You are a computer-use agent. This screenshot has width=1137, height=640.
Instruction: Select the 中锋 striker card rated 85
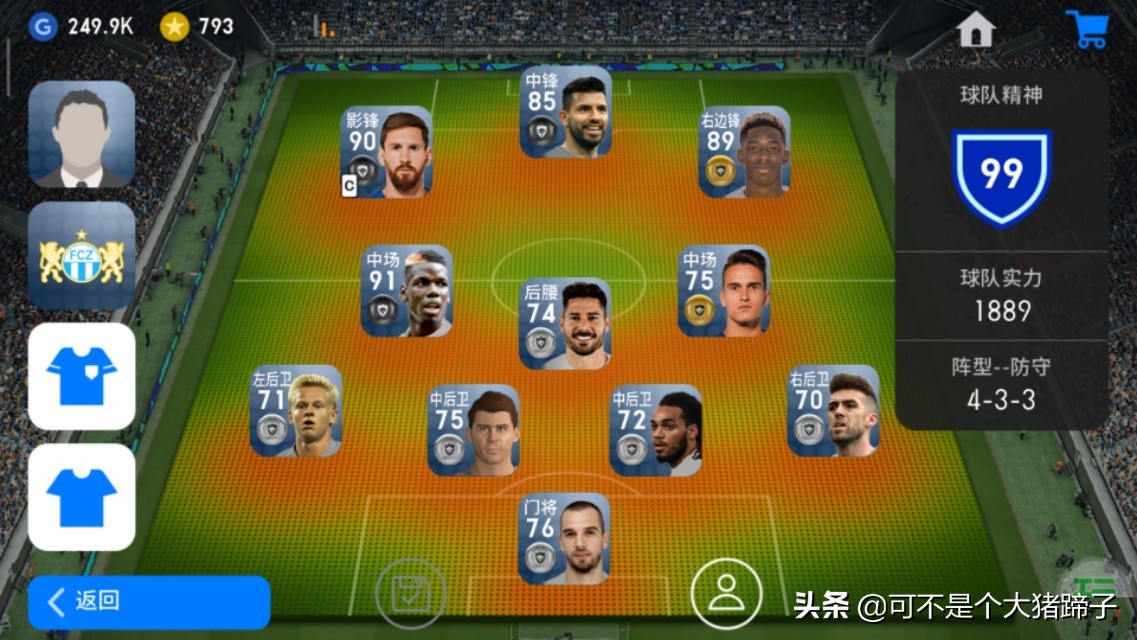click(x=566, y=111)
